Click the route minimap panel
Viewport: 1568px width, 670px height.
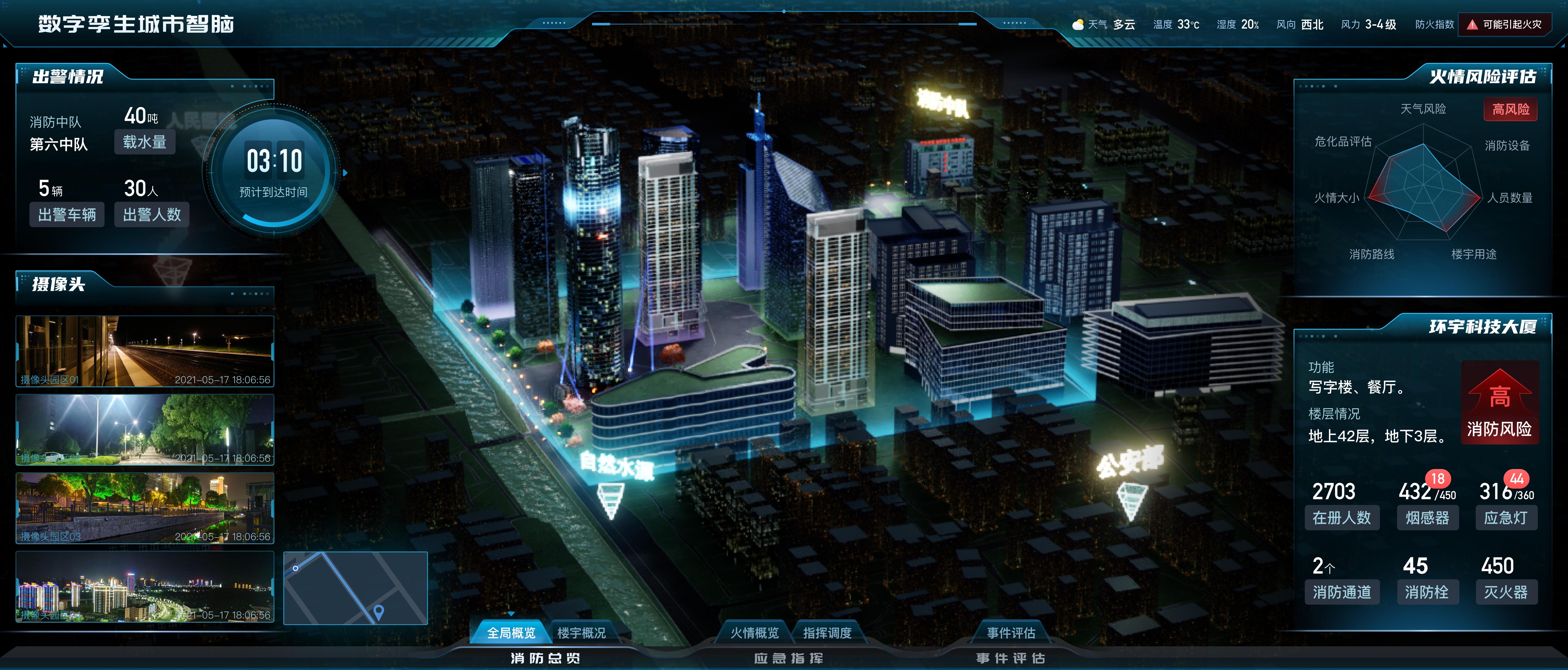click(x=356, y=588)
